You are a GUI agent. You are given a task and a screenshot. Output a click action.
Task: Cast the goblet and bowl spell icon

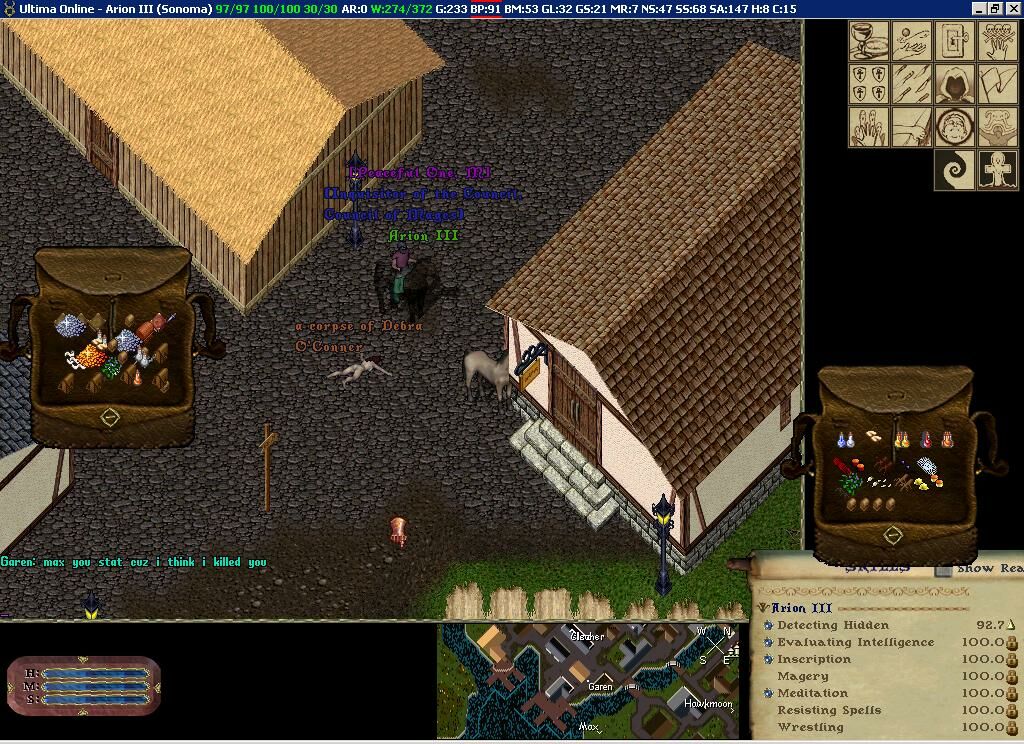click(x=868, y=41)
